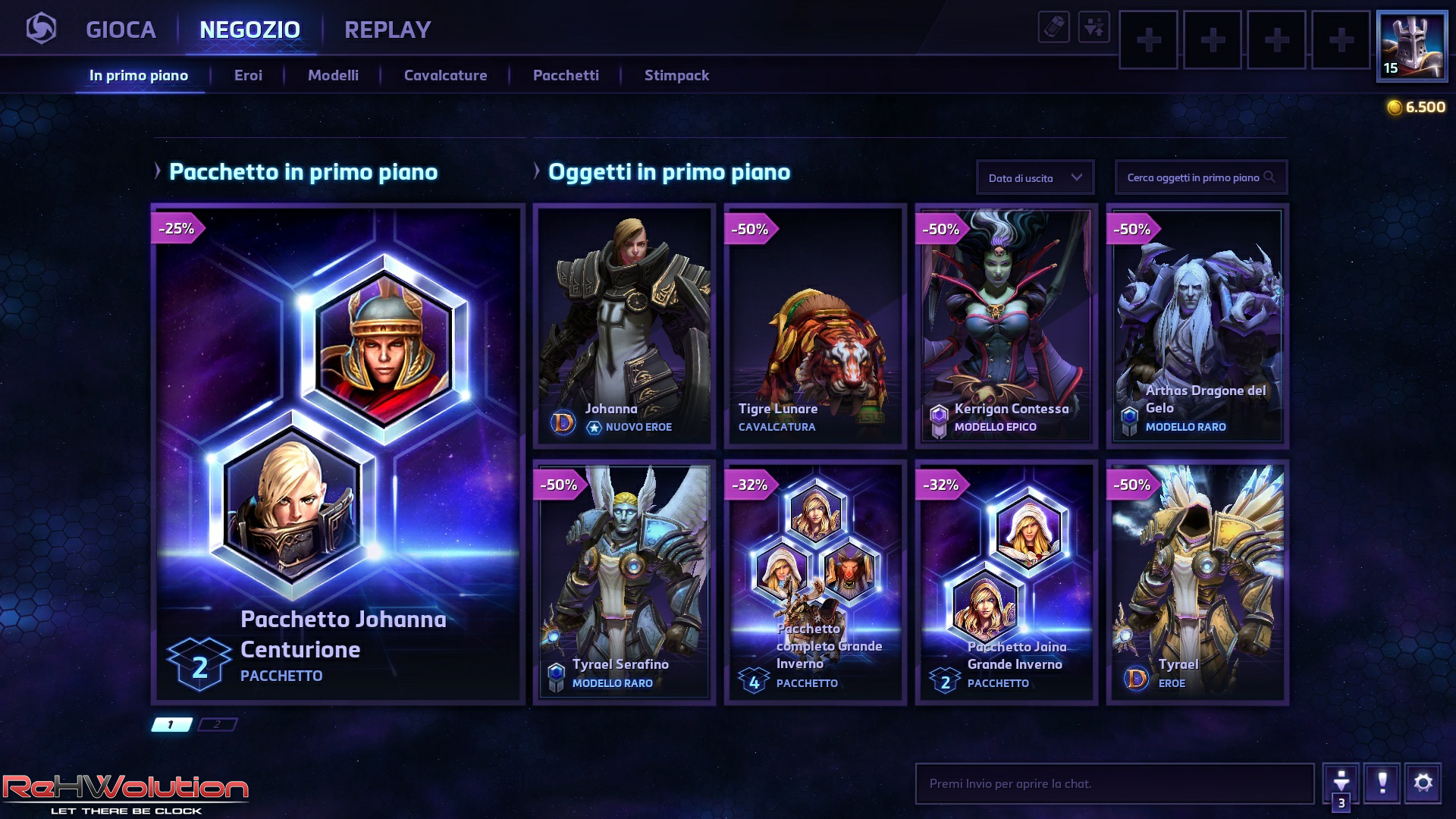Show the Pacchetti tab
1456x819 pixels.
[566, 75]
